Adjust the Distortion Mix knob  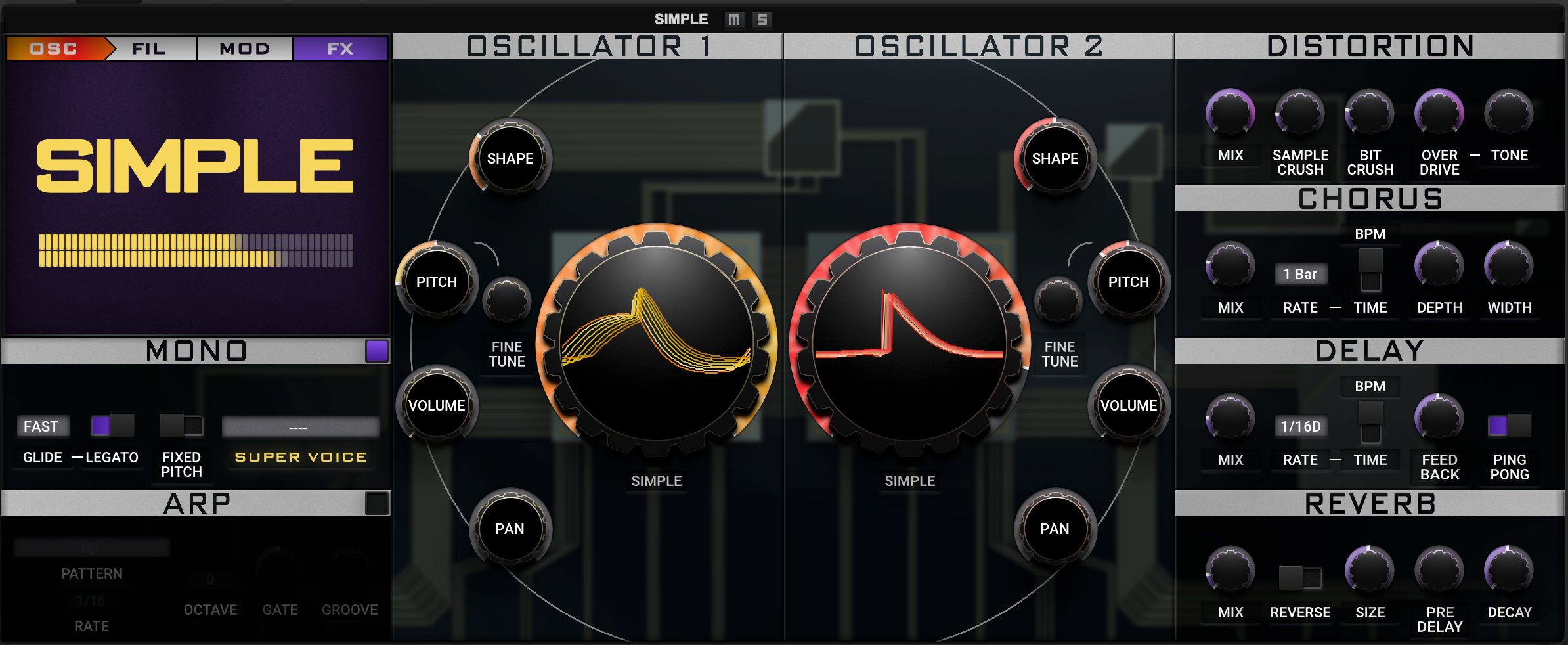[1231, 113]
